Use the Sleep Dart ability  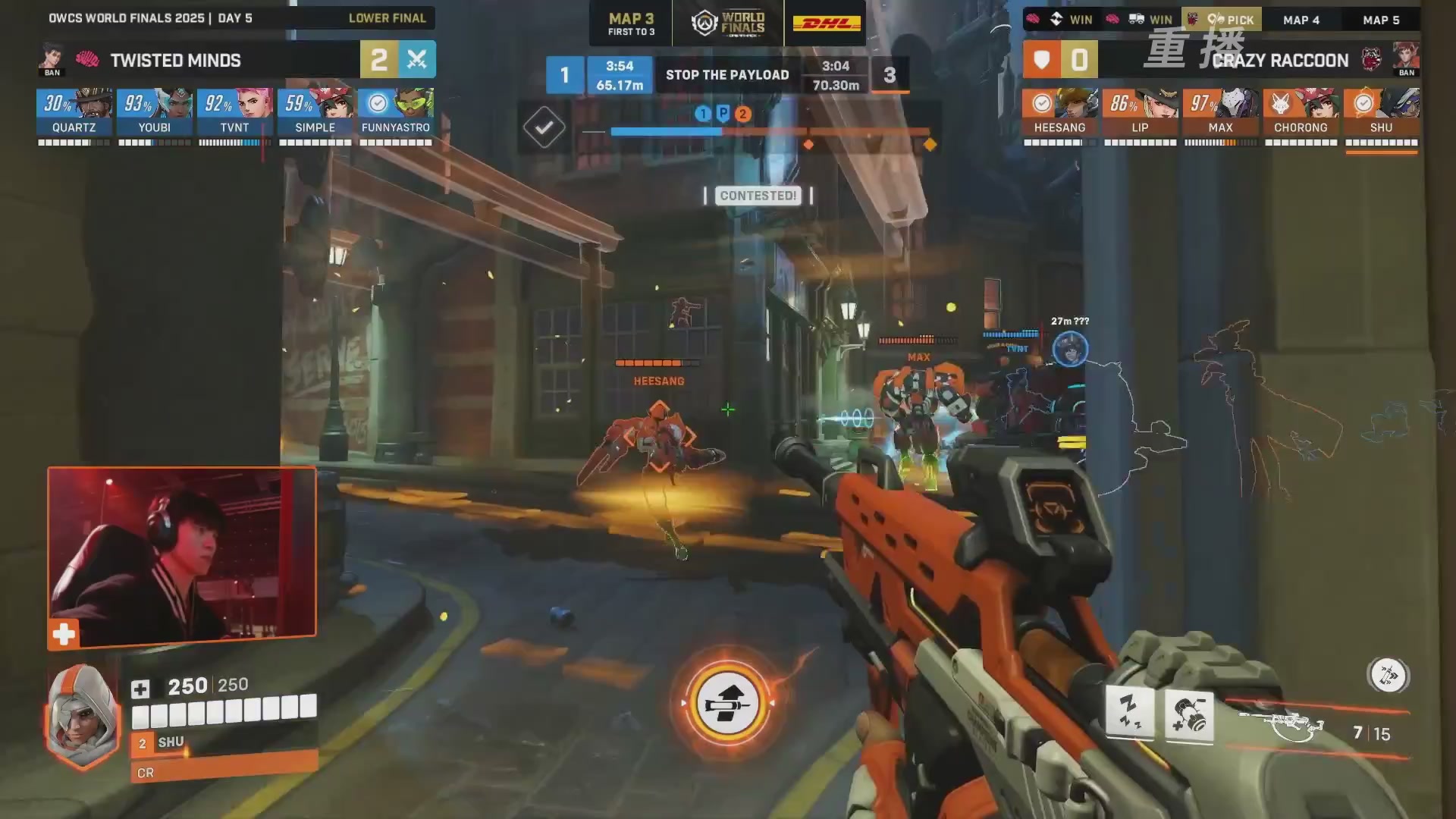(x=1129, y=713)
